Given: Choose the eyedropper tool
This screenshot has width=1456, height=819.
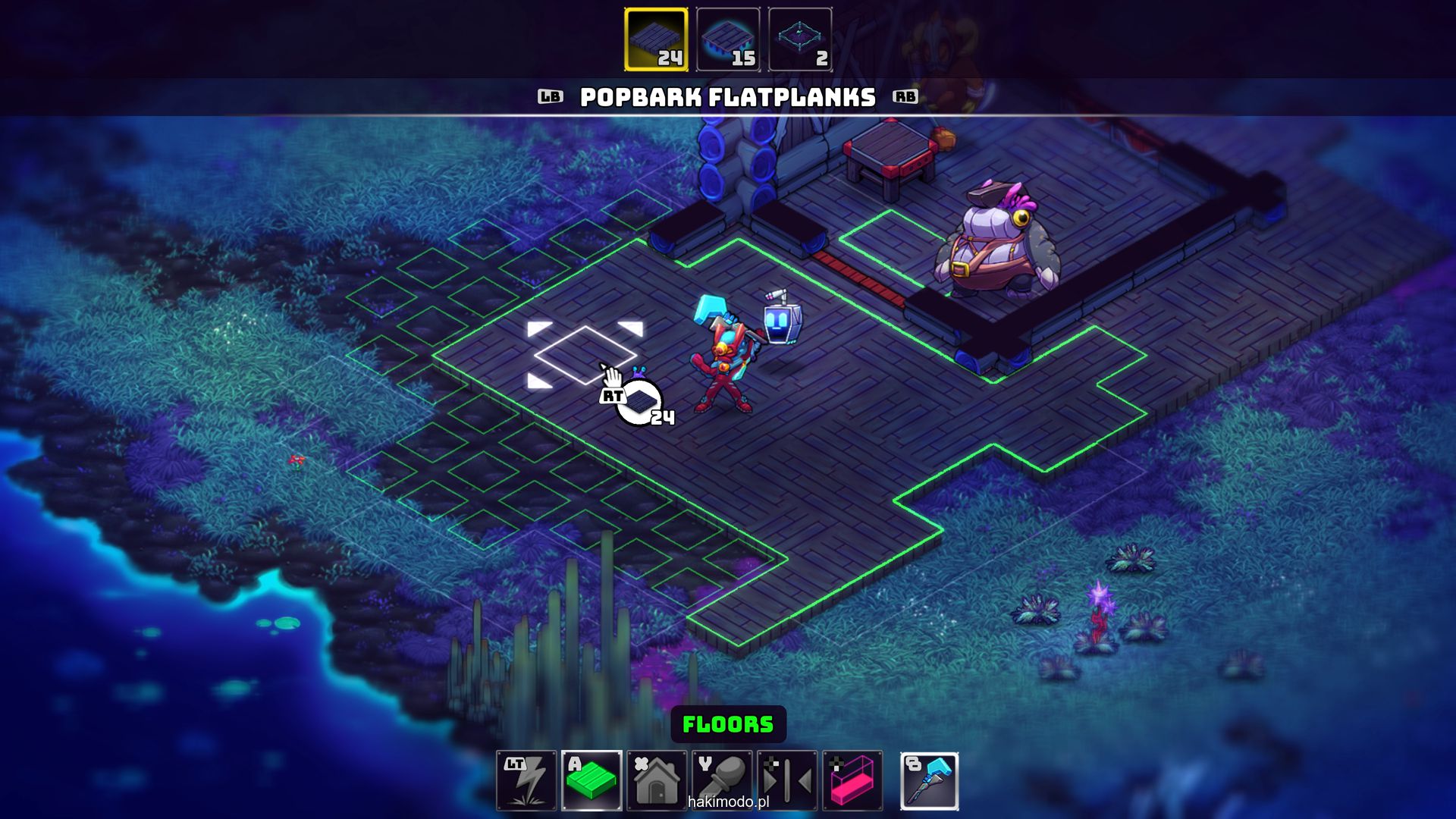Looking at the screenshot, I should click(x=722, y=780).
